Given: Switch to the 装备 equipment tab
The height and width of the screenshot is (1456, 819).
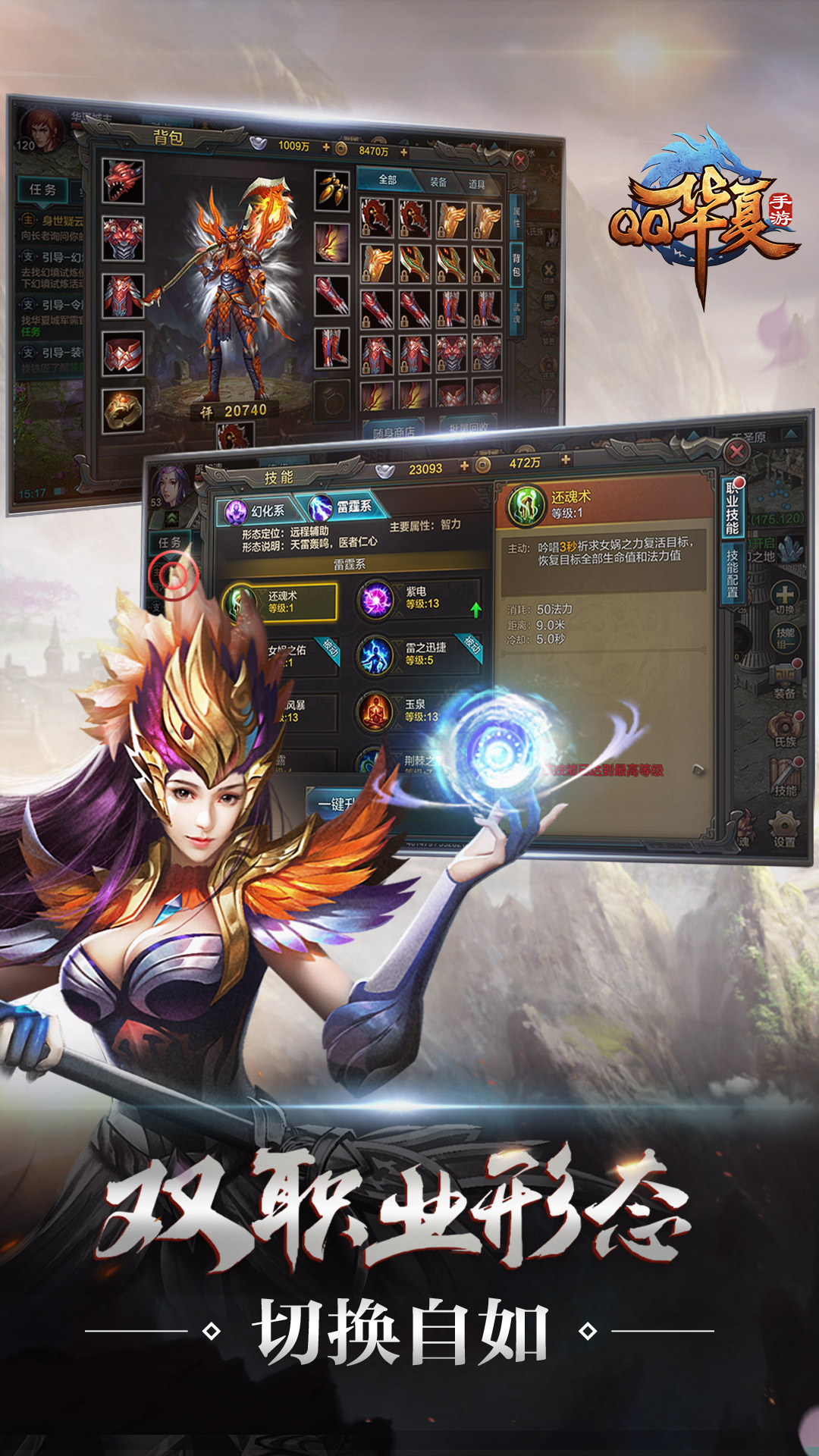Looking at the screenshot, I should (x=438, y=182).
